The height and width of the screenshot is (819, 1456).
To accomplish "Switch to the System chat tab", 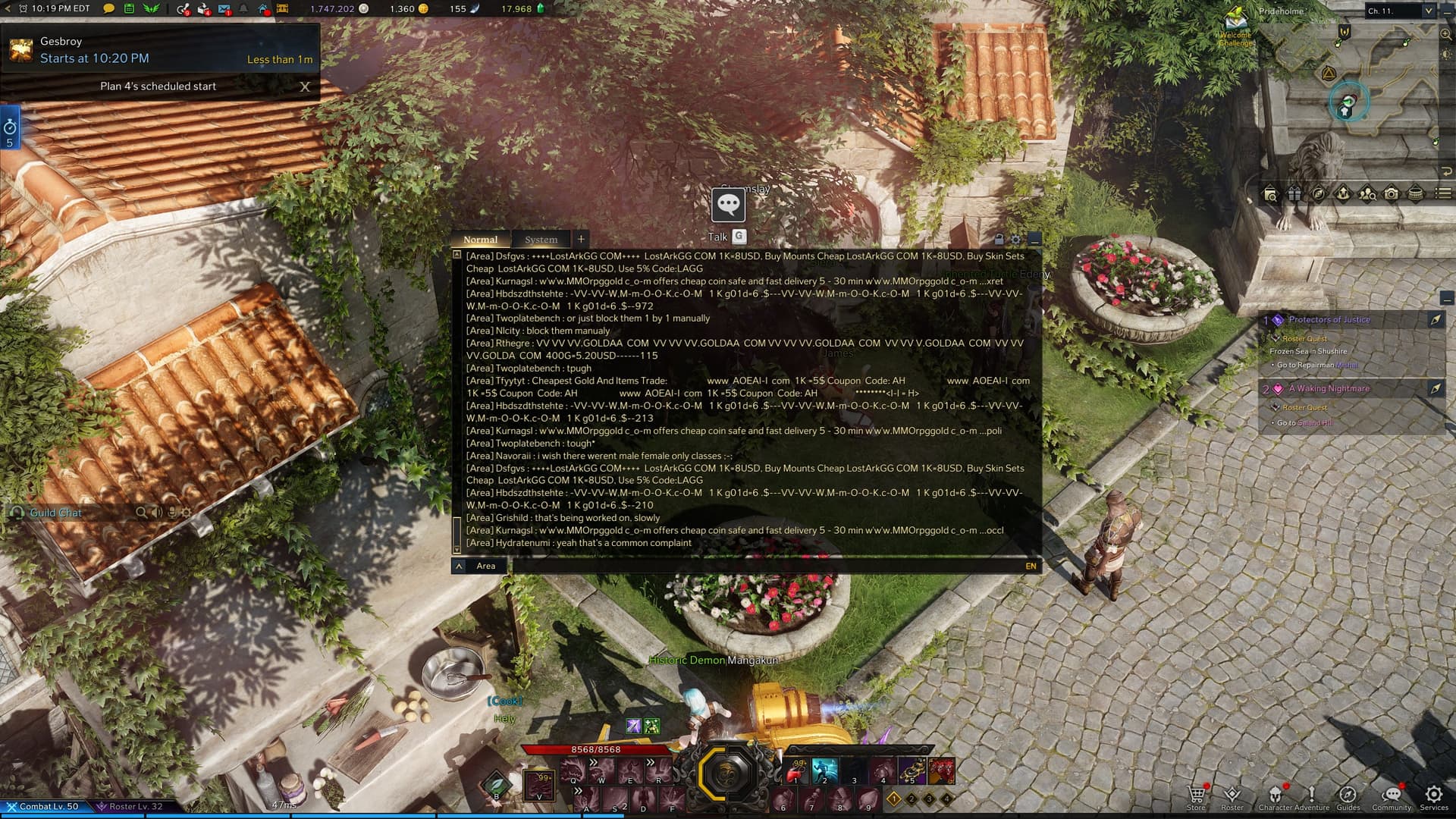I will (x=541, y=240).
